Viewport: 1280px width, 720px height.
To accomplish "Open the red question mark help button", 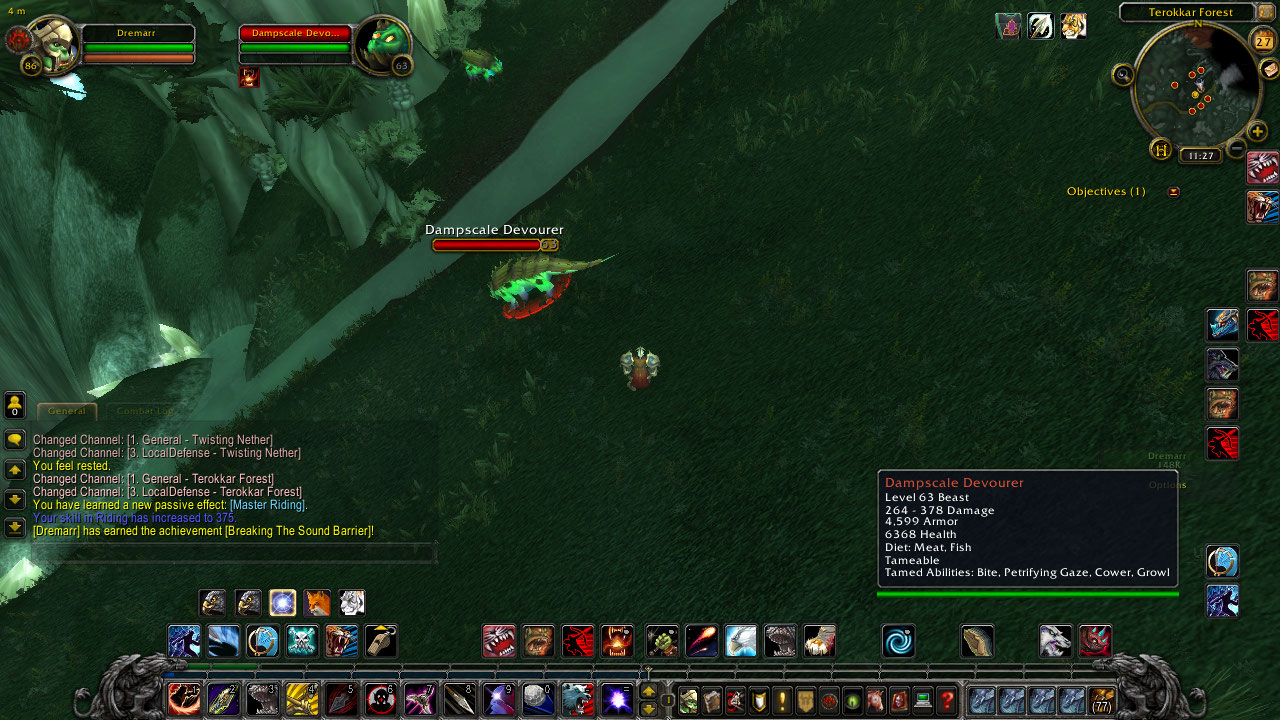I will pos(947,700).
